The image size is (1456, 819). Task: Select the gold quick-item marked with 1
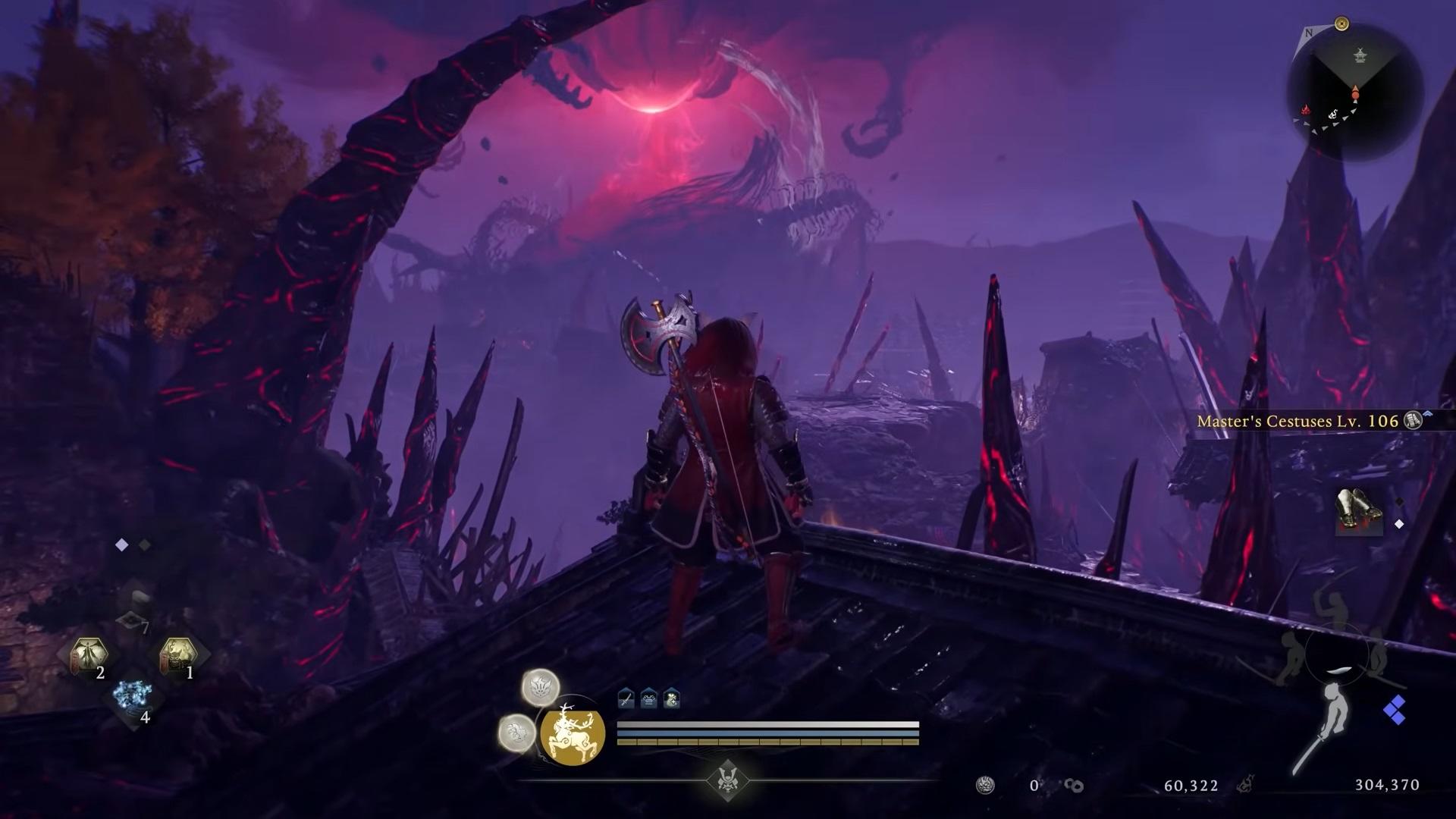pyautogui.click(x=179, y=654)
